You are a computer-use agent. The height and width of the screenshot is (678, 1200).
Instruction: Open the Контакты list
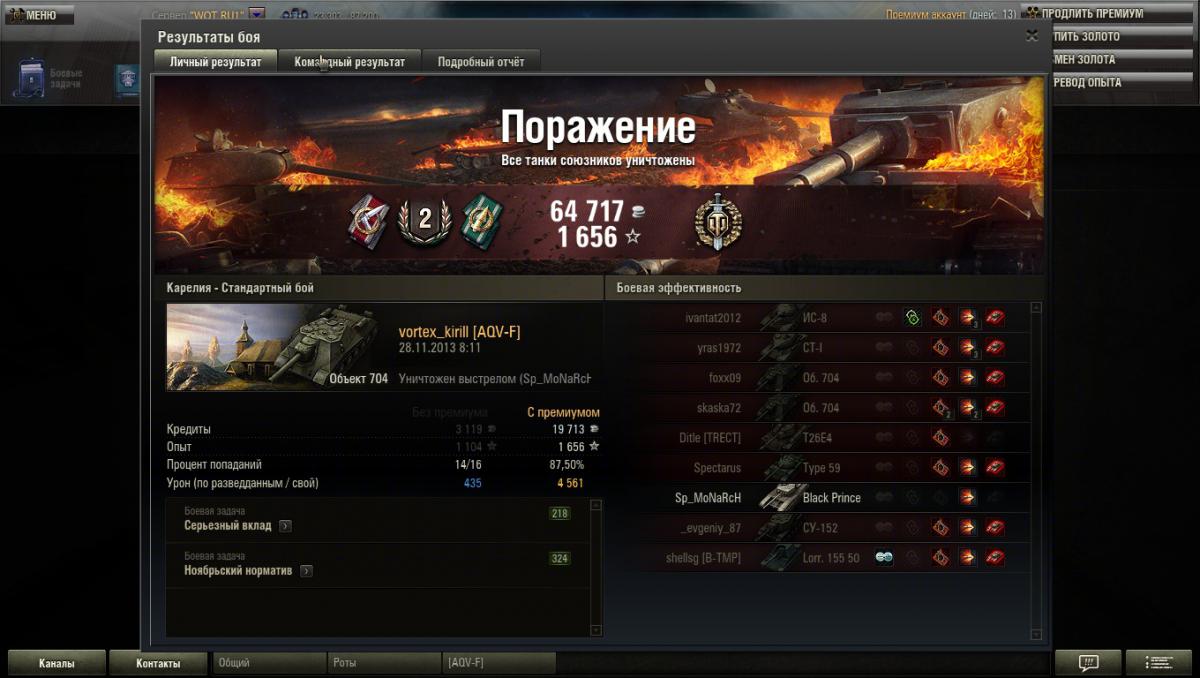point(158,663)
